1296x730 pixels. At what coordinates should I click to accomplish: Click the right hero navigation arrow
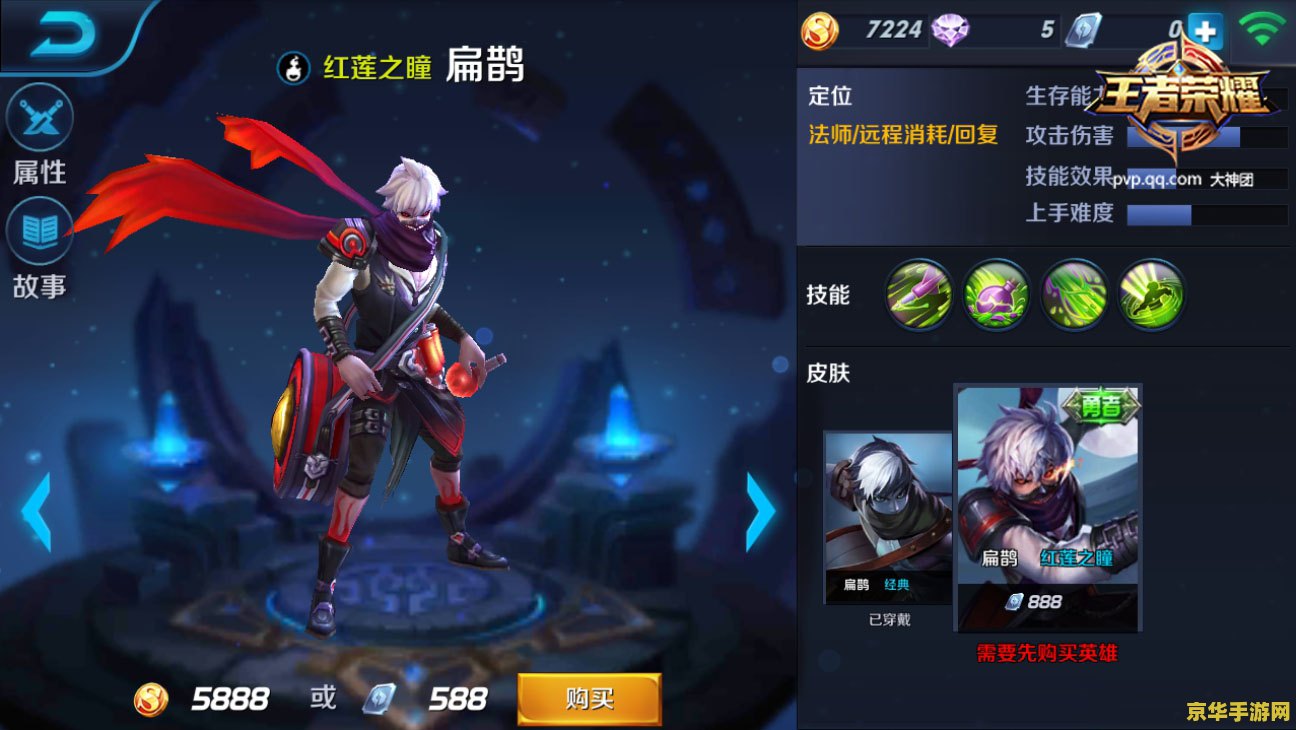click(760, 511)
